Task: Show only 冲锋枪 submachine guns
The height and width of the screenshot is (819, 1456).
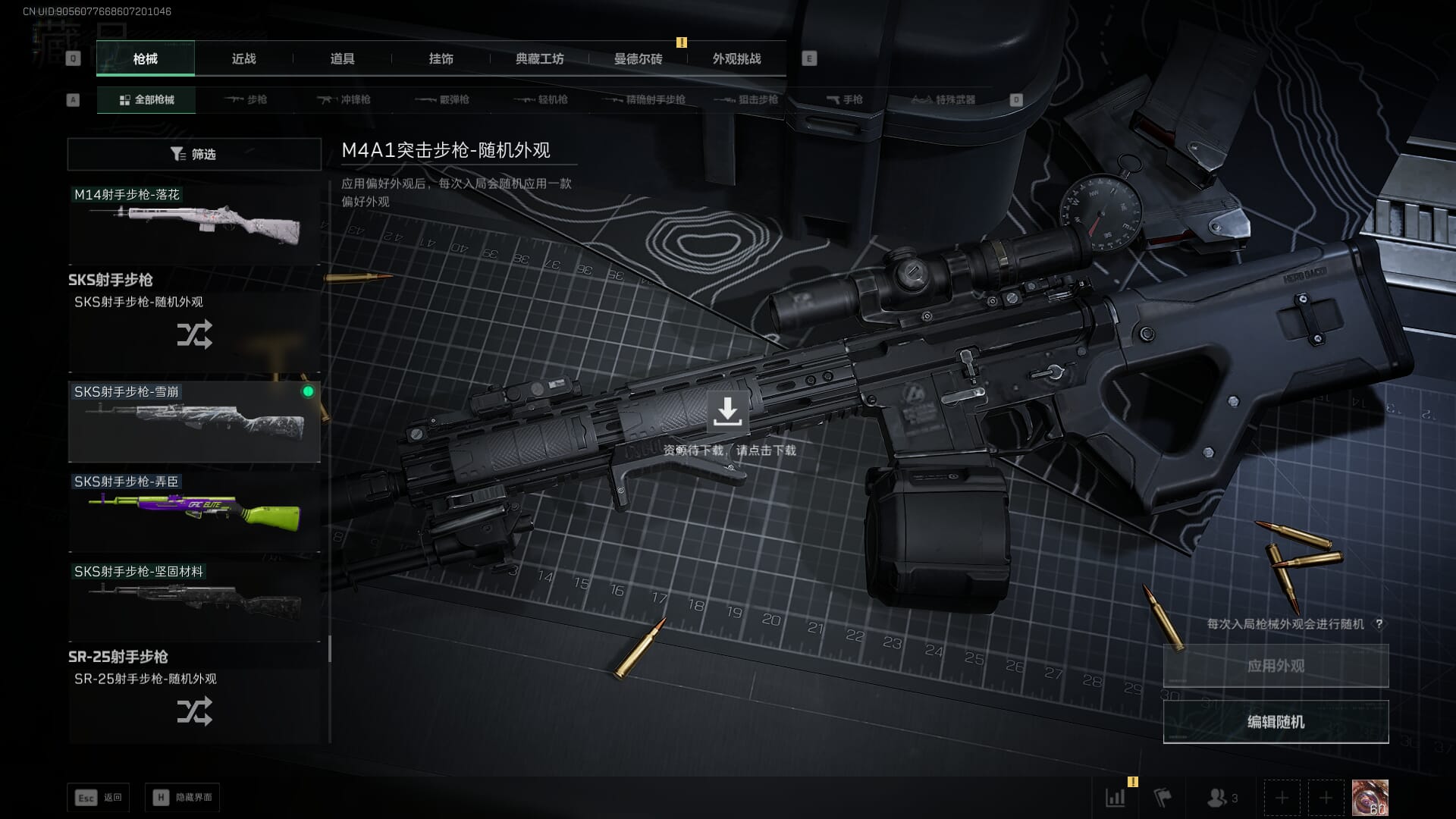Action: (x=344, y=100)
